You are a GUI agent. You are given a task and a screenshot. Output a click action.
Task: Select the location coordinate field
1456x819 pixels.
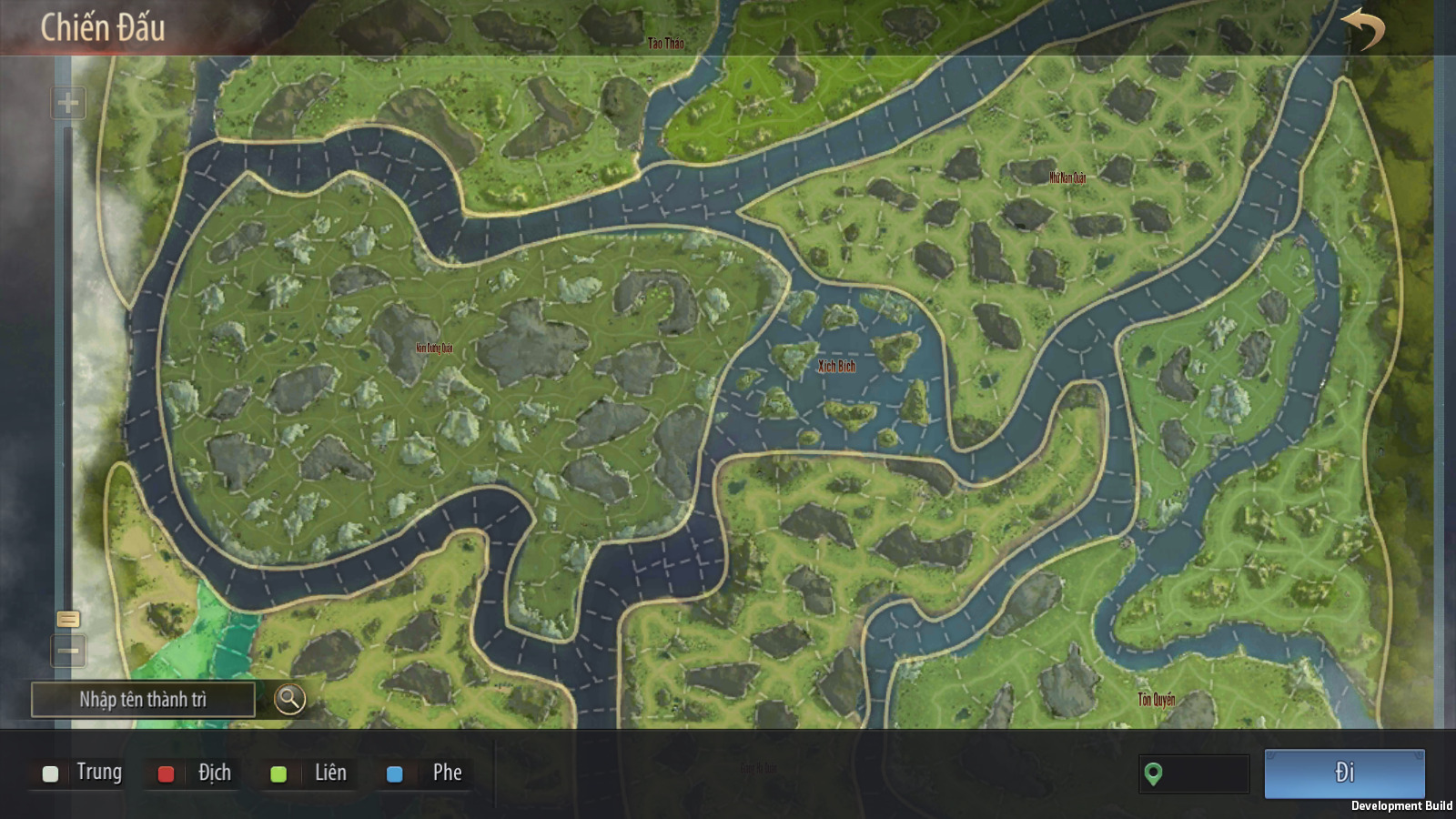click(x=1194, y=773)
